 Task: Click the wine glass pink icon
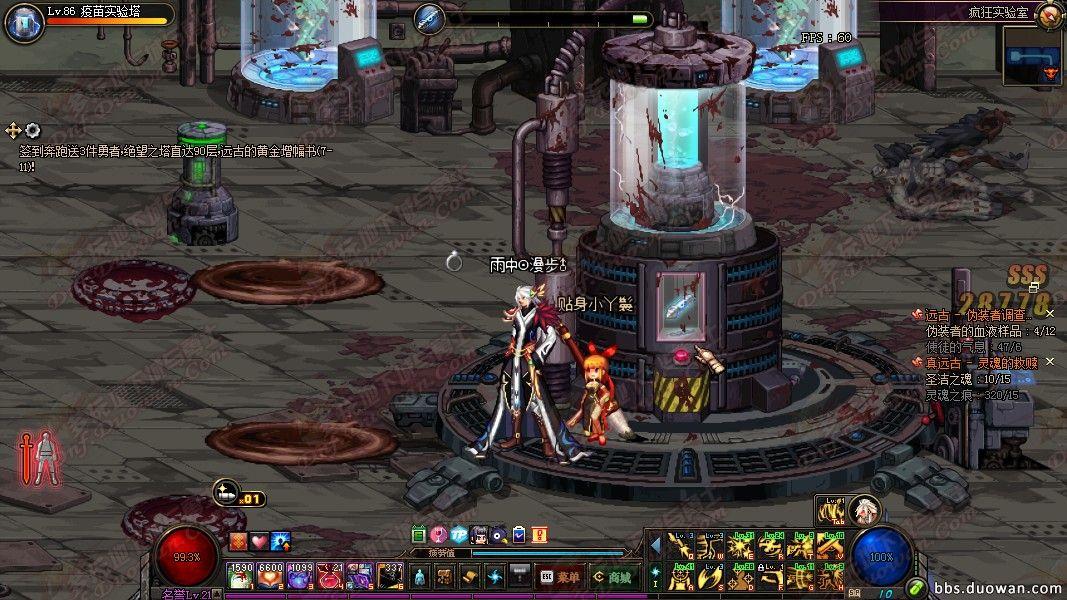coord(439,535)
